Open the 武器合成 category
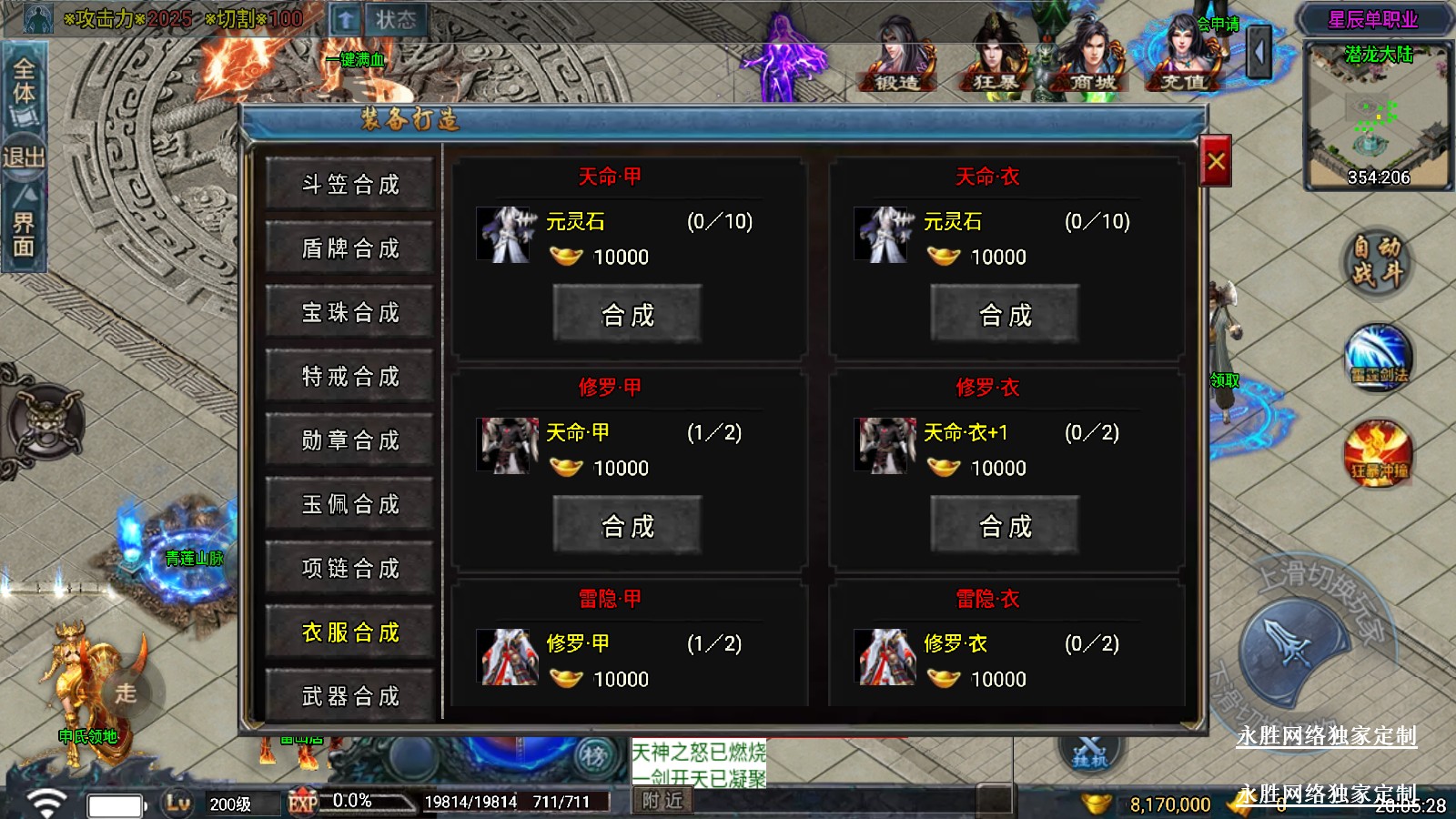This screenshot has width=1456, height=819. 350,696
